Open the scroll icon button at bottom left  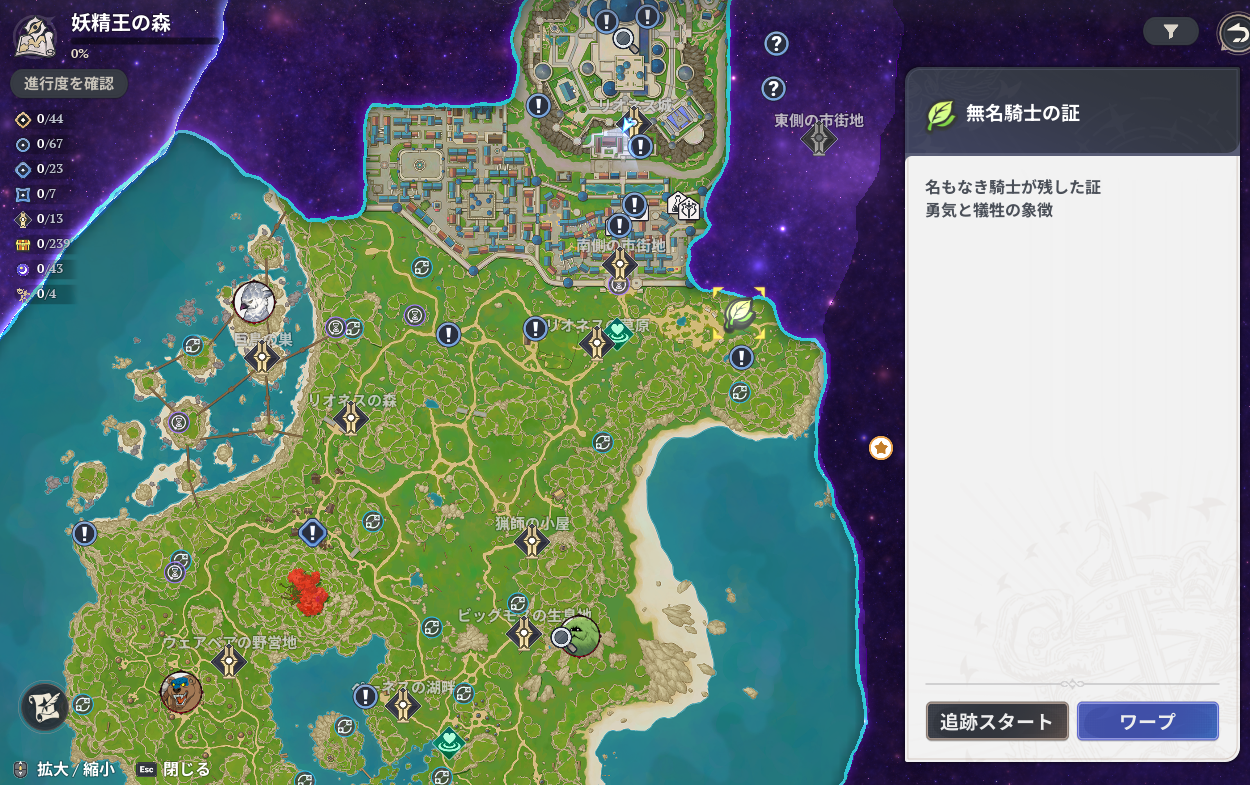(x=45, y=706)
